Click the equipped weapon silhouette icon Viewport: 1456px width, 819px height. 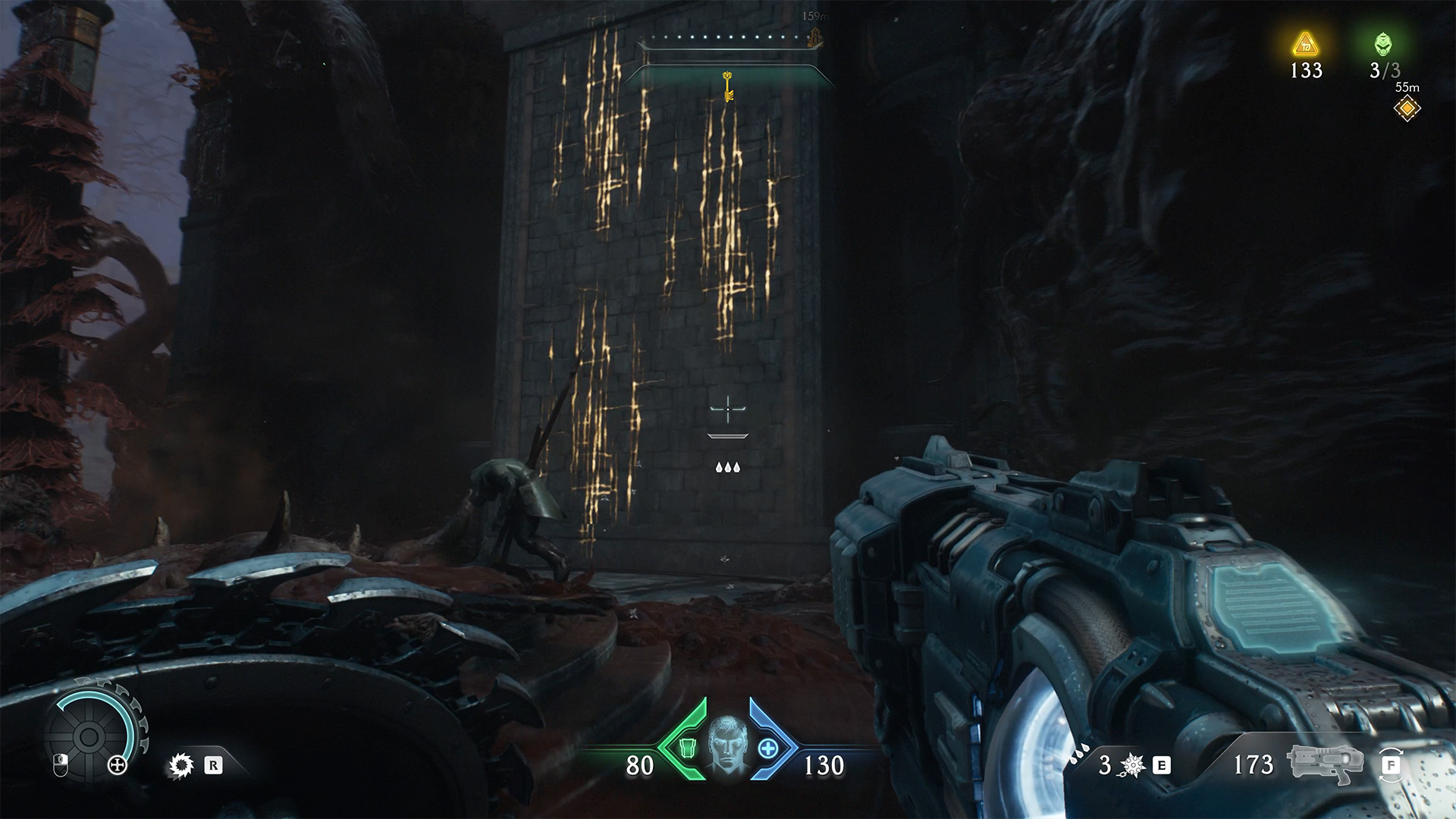pos(1324,762)
